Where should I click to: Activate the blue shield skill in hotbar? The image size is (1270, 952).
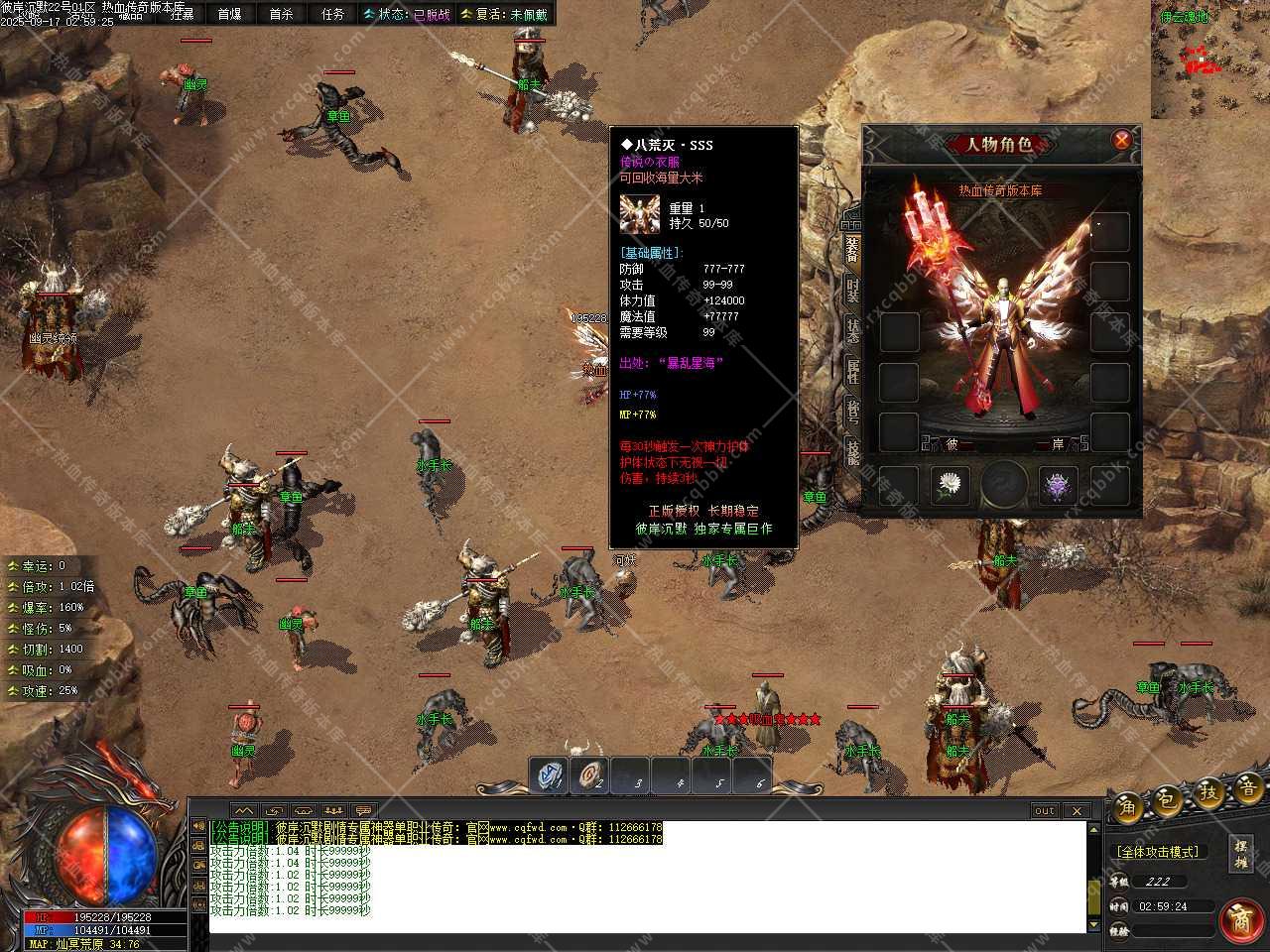[x=549, y=775]
